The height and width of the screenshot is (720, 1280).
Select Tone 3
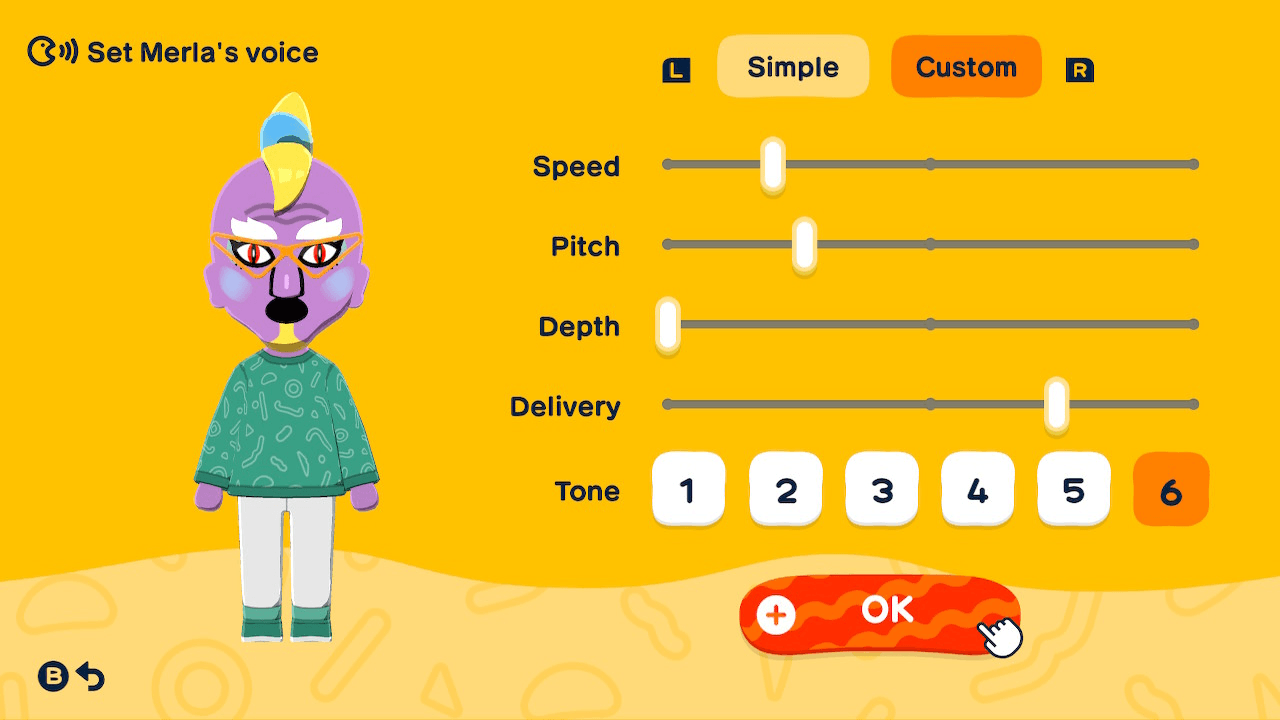tap(881, 489)
